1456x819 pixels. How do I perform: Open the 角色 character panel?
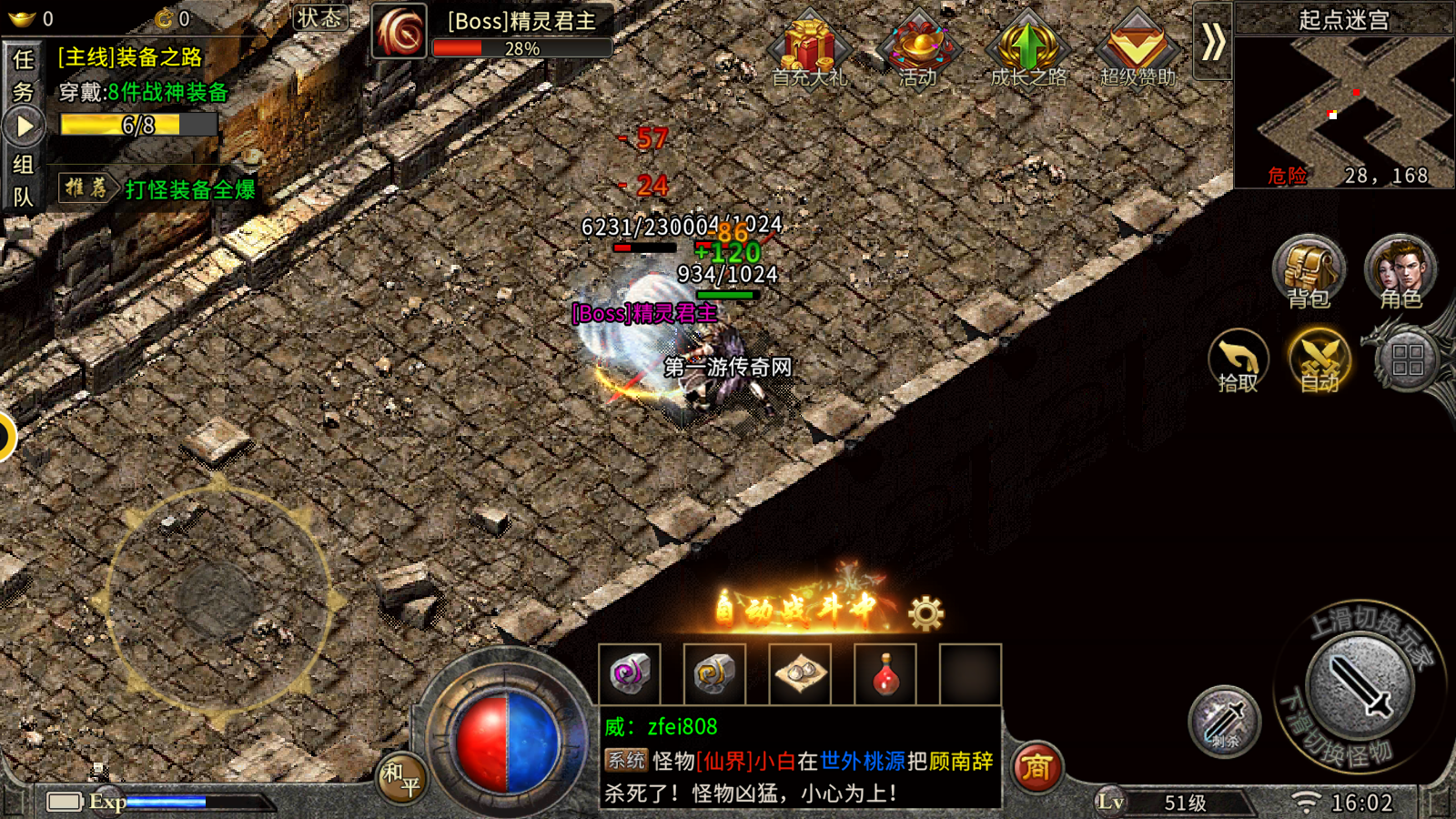[x=1400, y=272]
